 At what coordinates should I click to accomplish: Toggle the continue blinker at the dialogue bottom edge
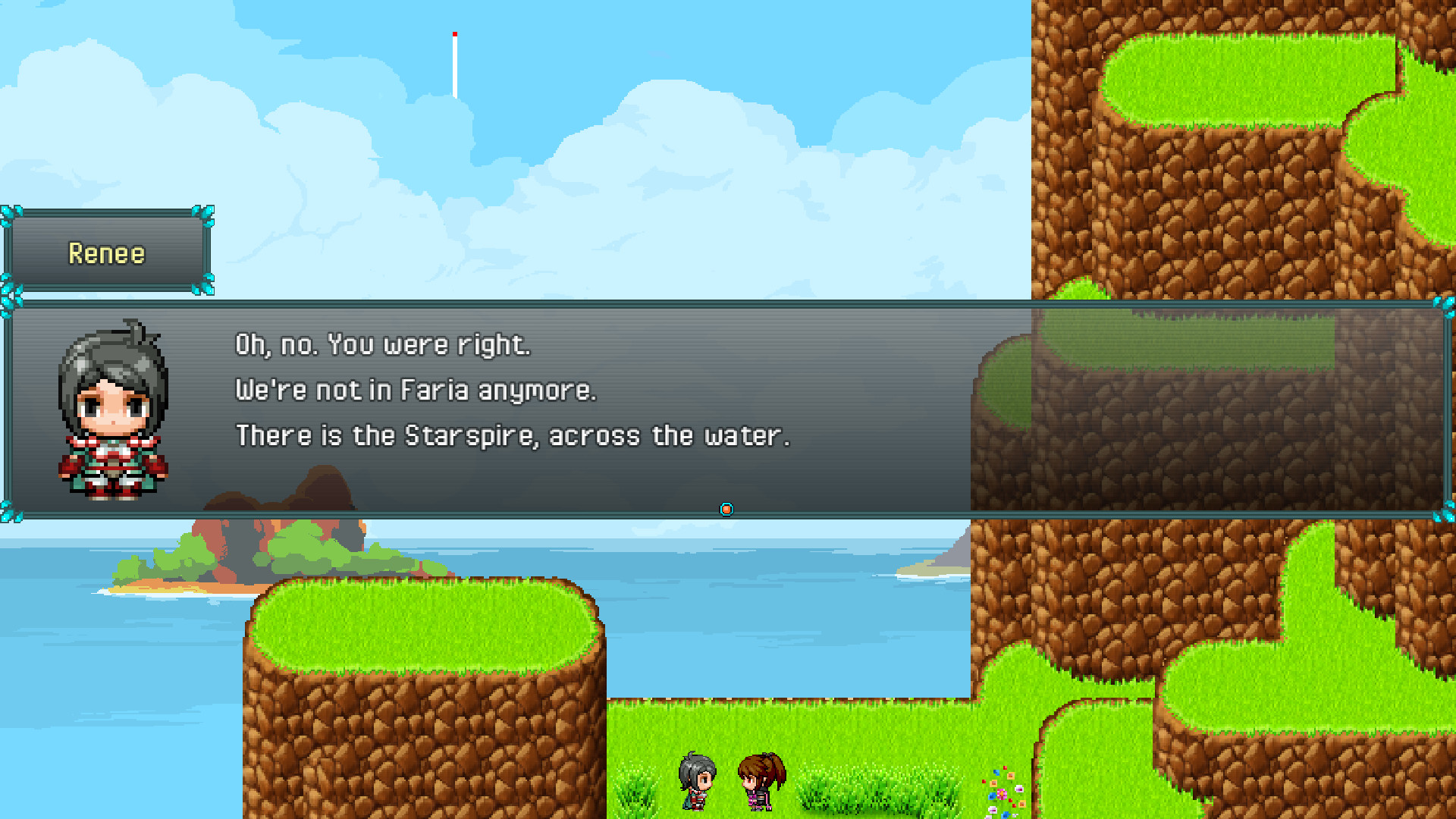point(726,509)
